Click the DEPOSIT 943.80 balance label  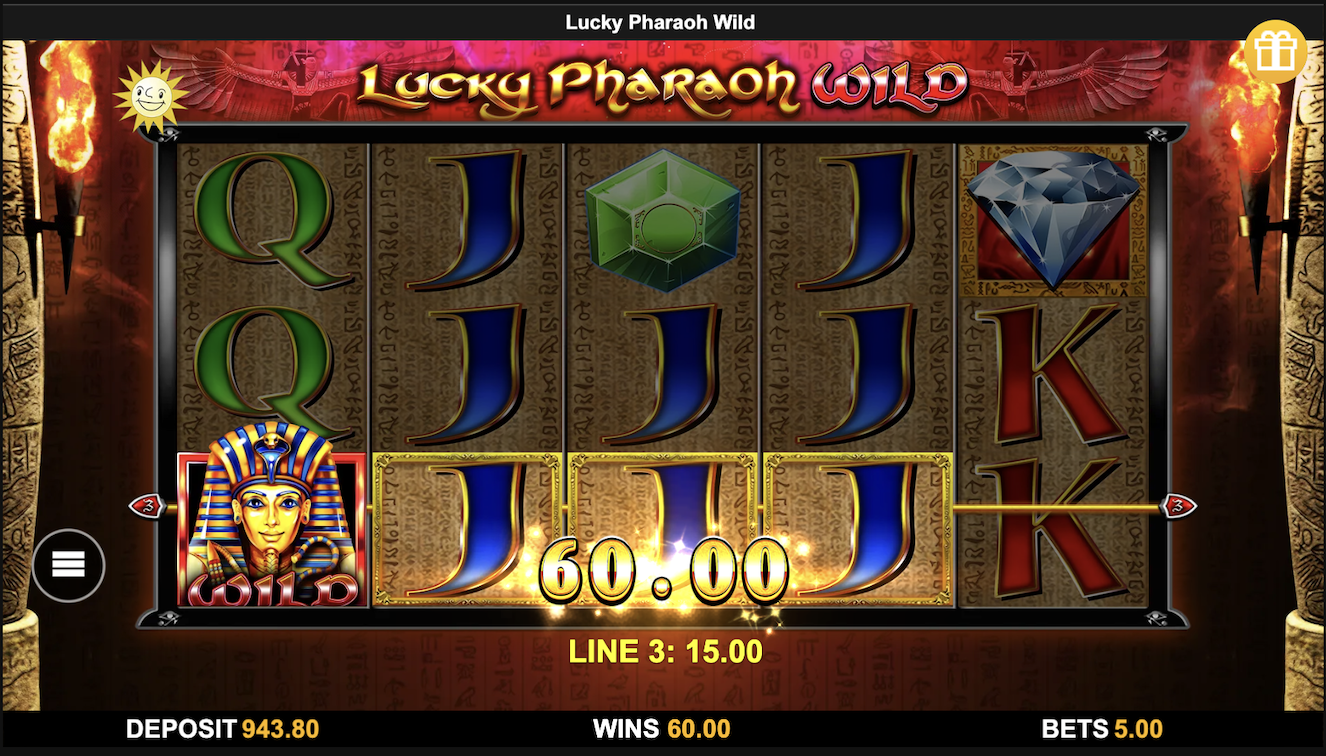(x=220, y=729)
